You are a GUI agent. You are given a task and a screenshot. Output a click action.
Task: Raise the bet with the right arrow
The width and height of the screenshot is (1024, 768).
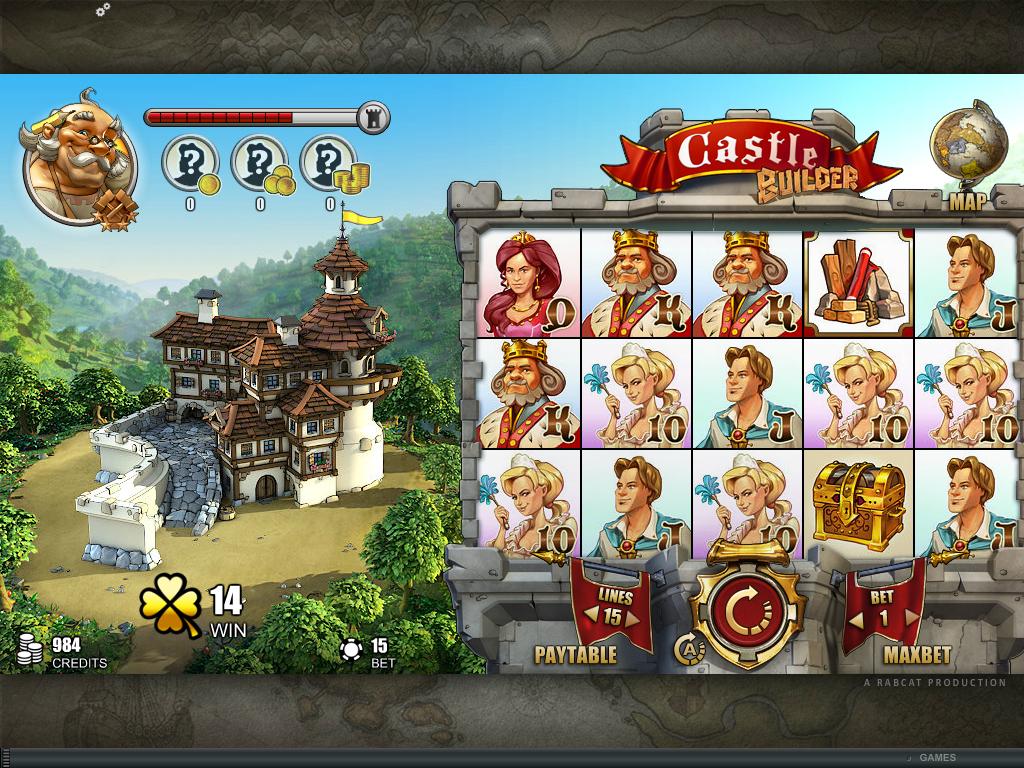(x=911, y=618)
